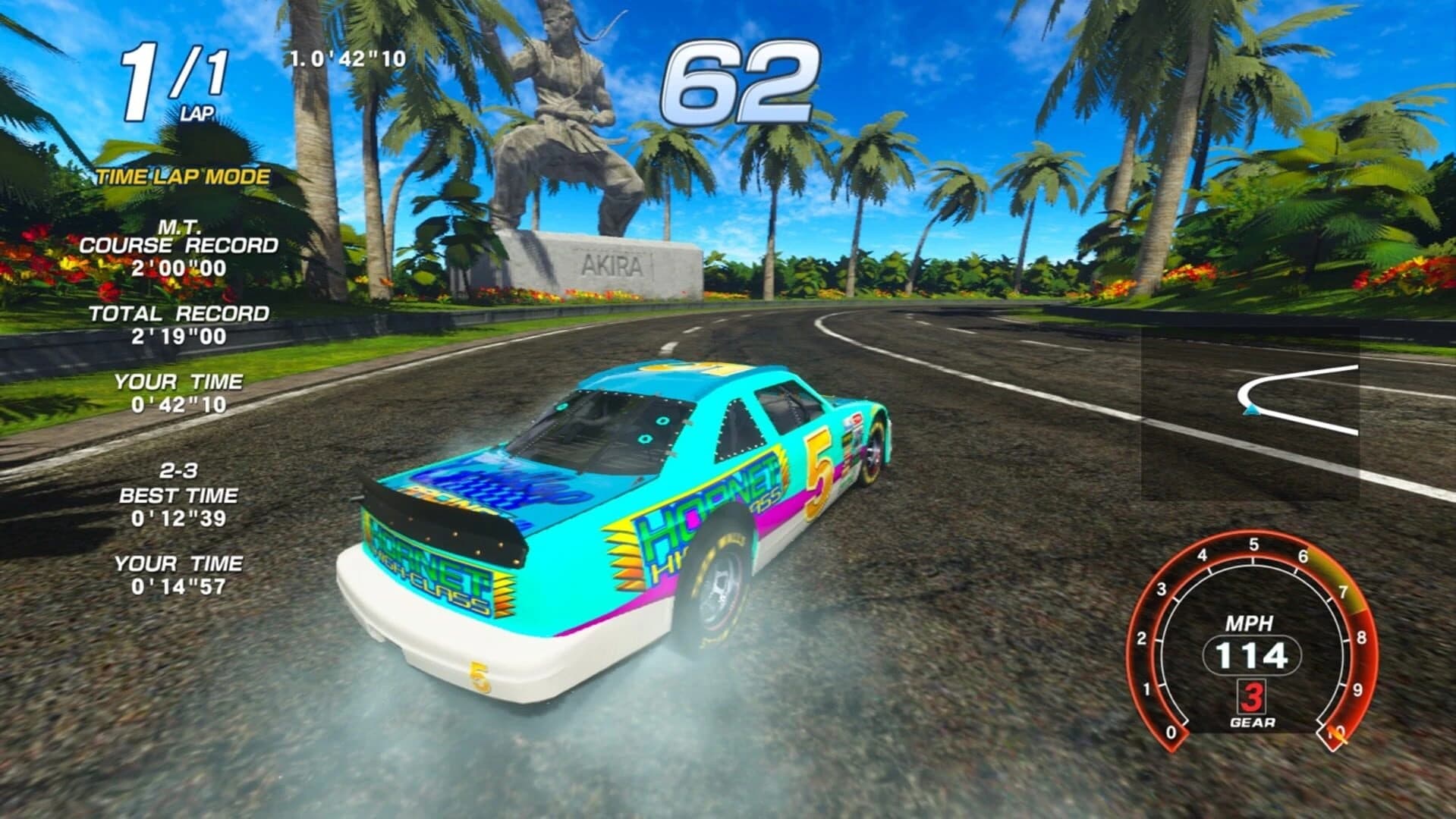Image resolution: width=1456 pixels, height=819 pixels.
Task: Toggle the 2-3 checkpoint split display
Action: click(x=180, y=469)
